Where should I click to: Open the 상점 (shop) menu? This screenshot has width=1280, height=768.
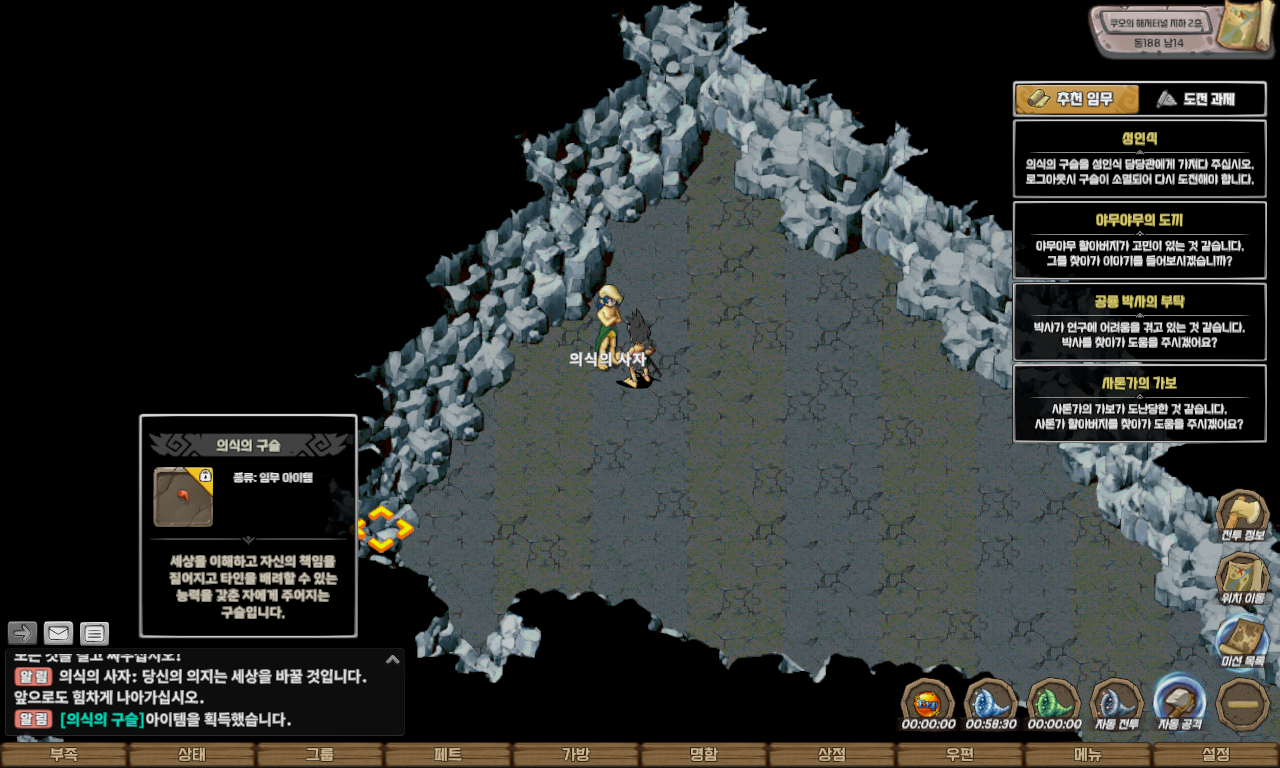pos(832,755)
